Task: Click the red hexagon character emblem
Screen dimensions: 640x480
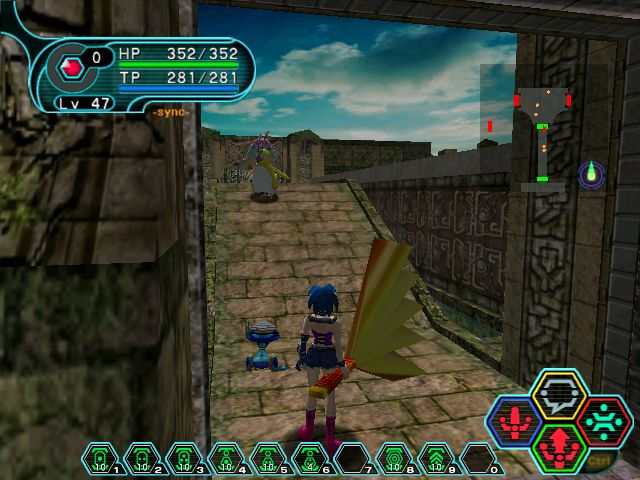Action: pos(71,68)
